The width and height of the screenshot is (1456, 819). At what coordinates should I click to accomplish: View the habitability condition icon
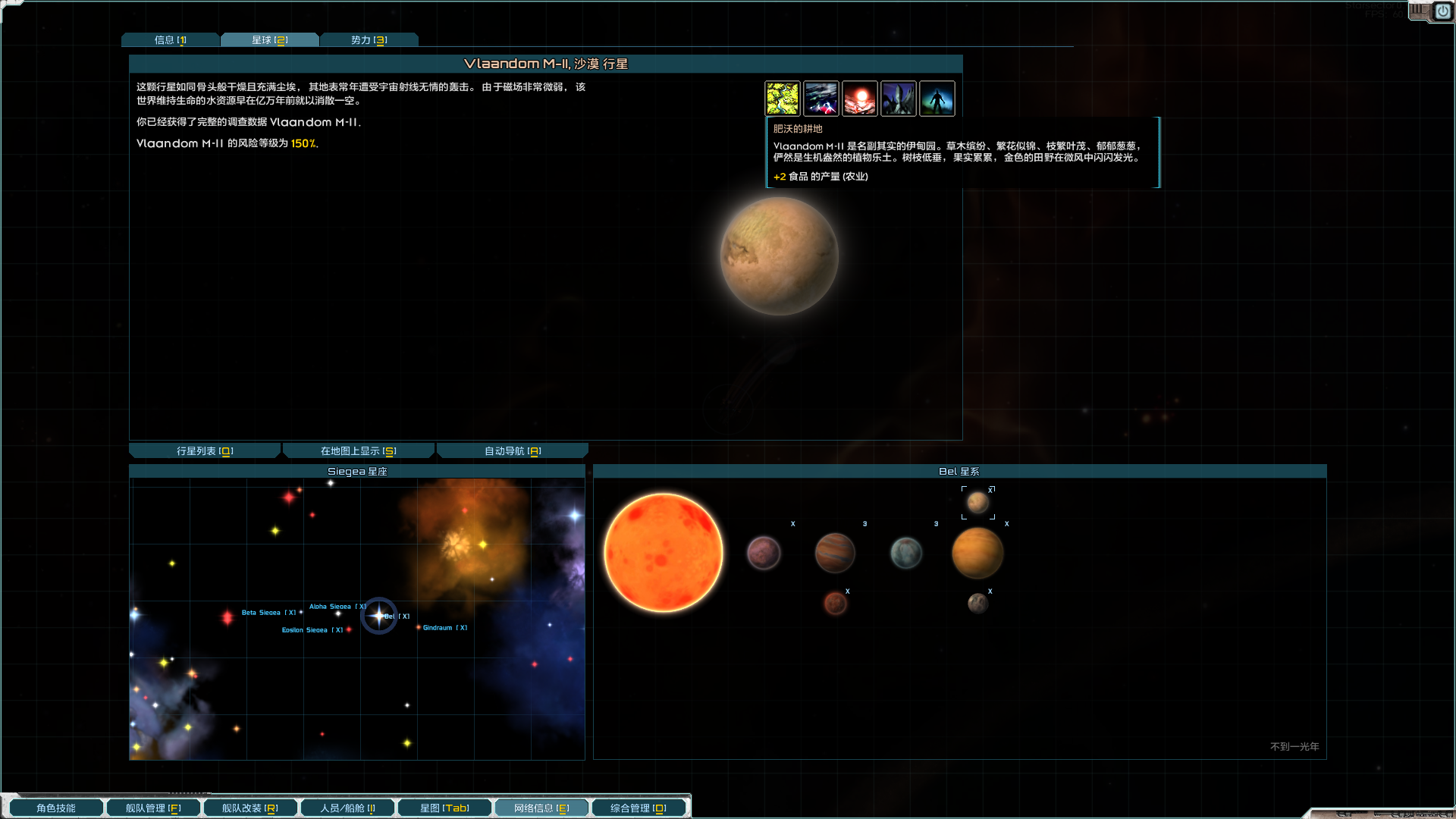(937, 98)
